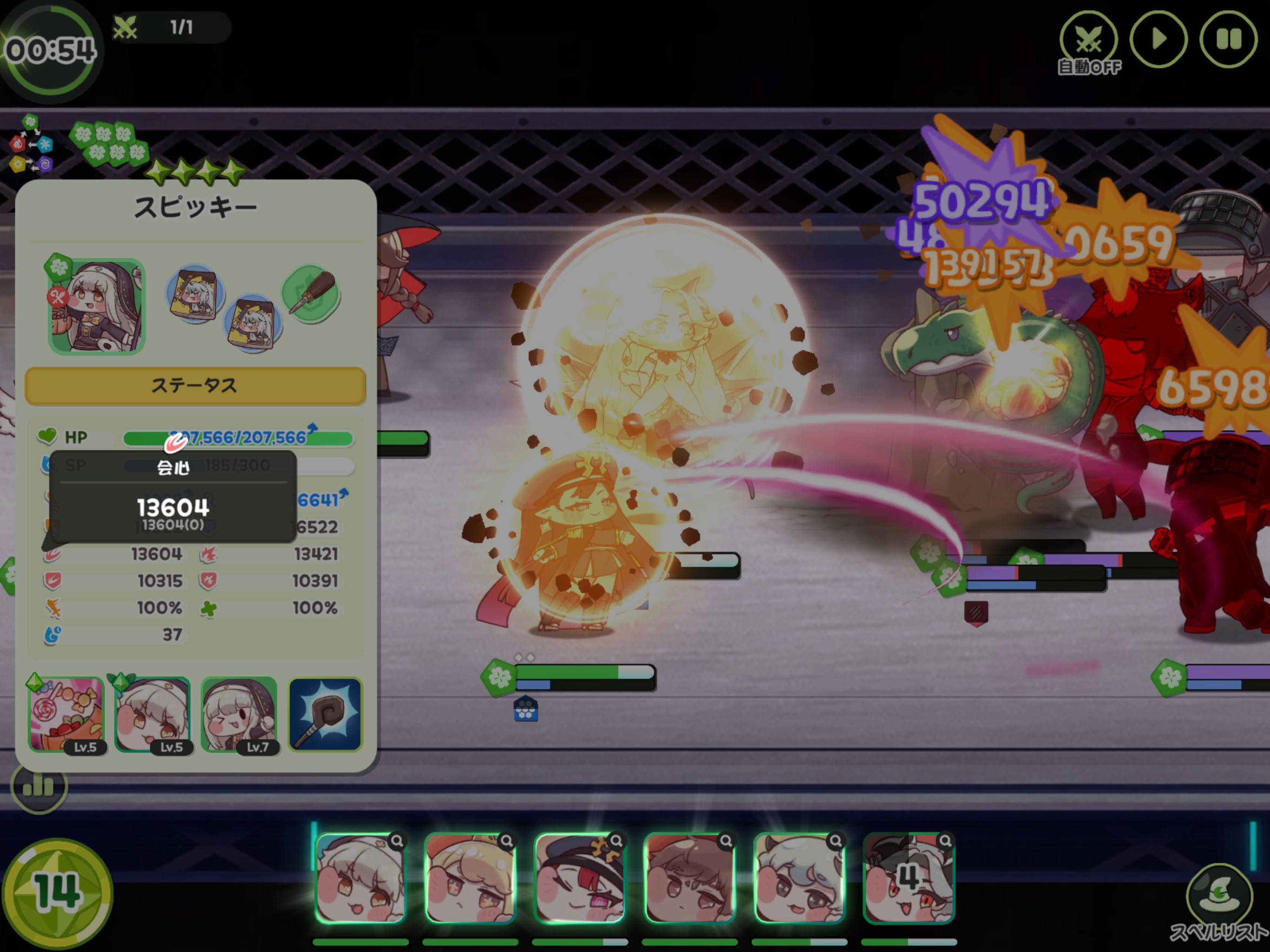The height and width of the screenshot is (952, 1270).
Task: Select the silver-blue haired unit card
Action: pos(799,878)
